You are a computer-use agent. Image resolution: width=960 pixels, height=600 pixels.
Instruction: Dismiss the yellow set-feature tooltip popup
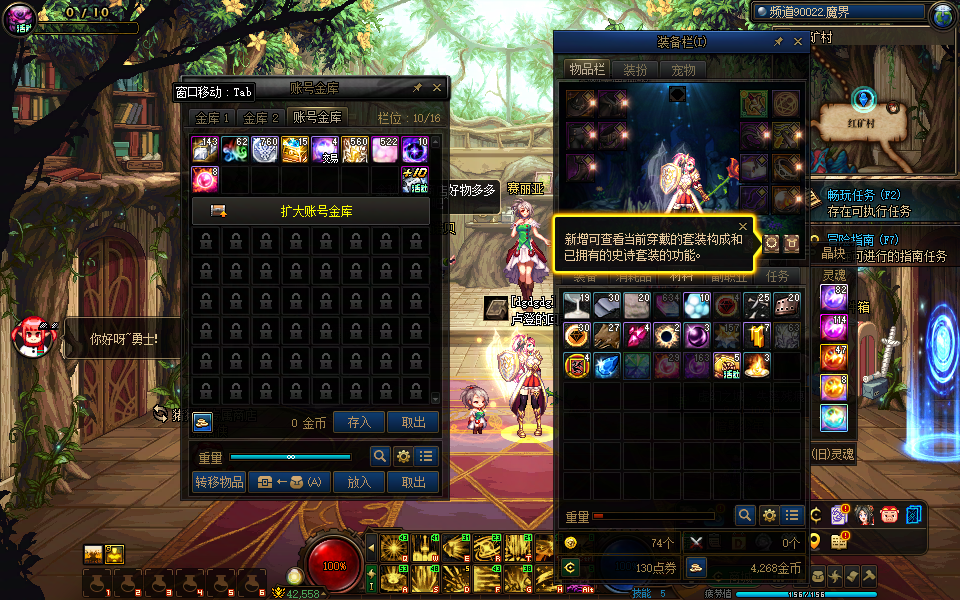pyautogui.click(x=742, y=227)
